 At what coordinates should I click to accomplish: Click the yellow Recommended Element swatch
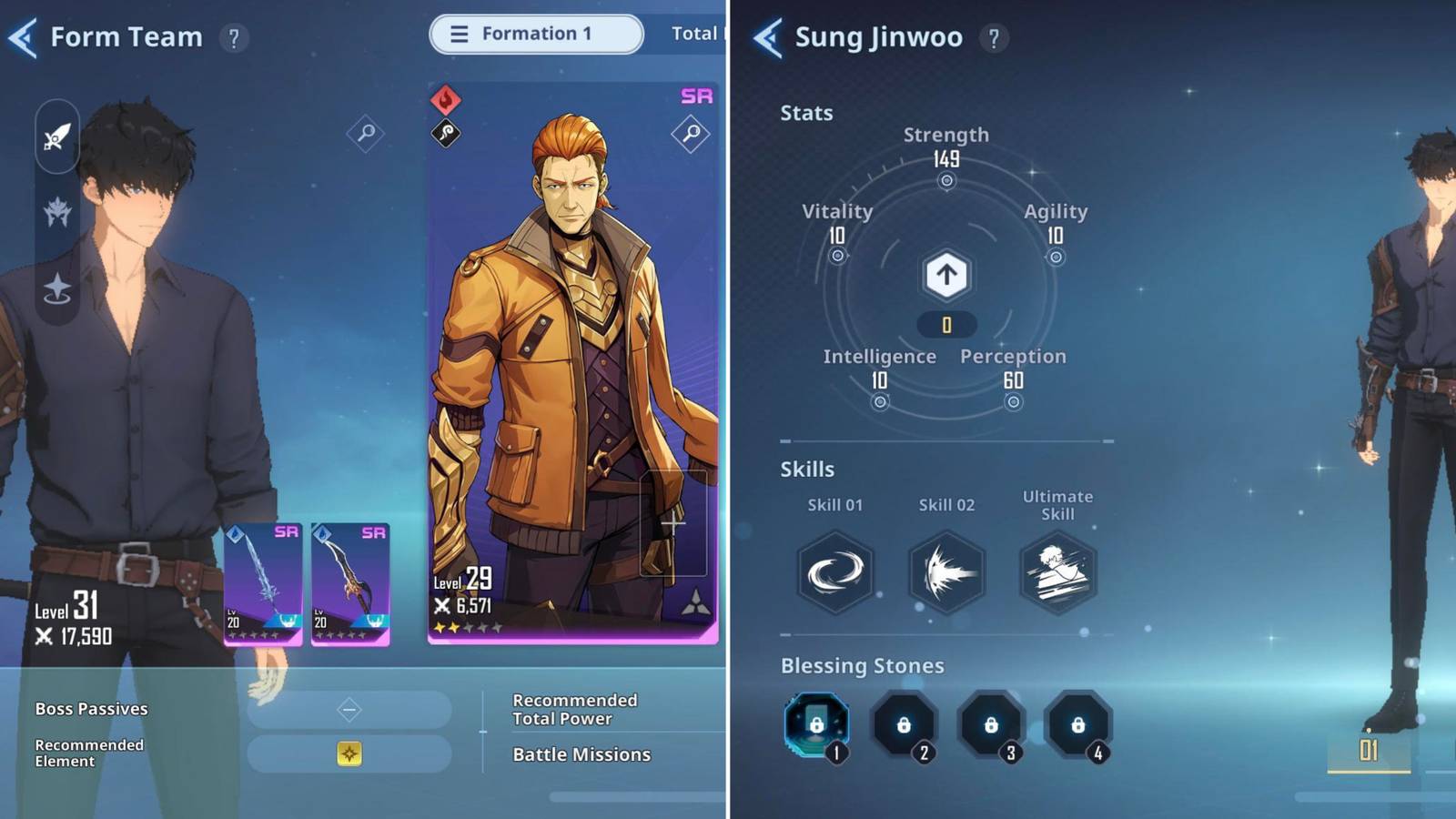pos(350,755)
